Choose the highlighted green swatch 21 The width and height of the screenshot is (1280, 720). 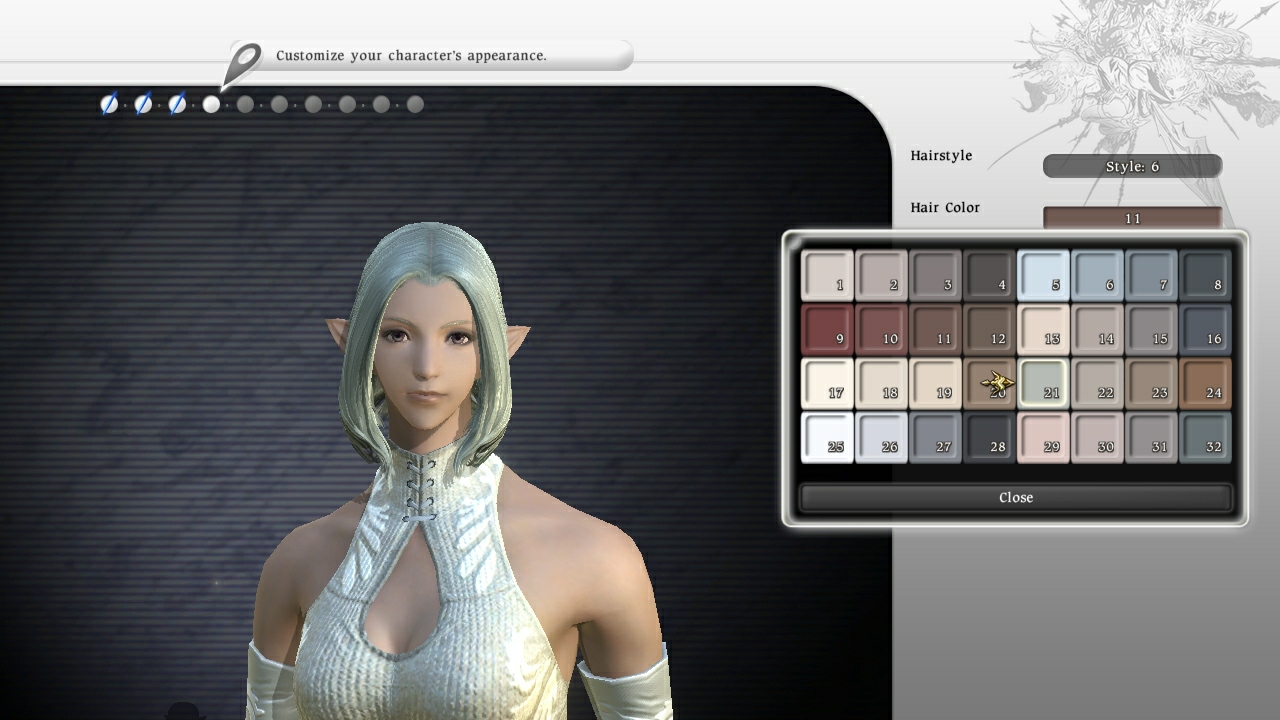tap(1044, 383)
